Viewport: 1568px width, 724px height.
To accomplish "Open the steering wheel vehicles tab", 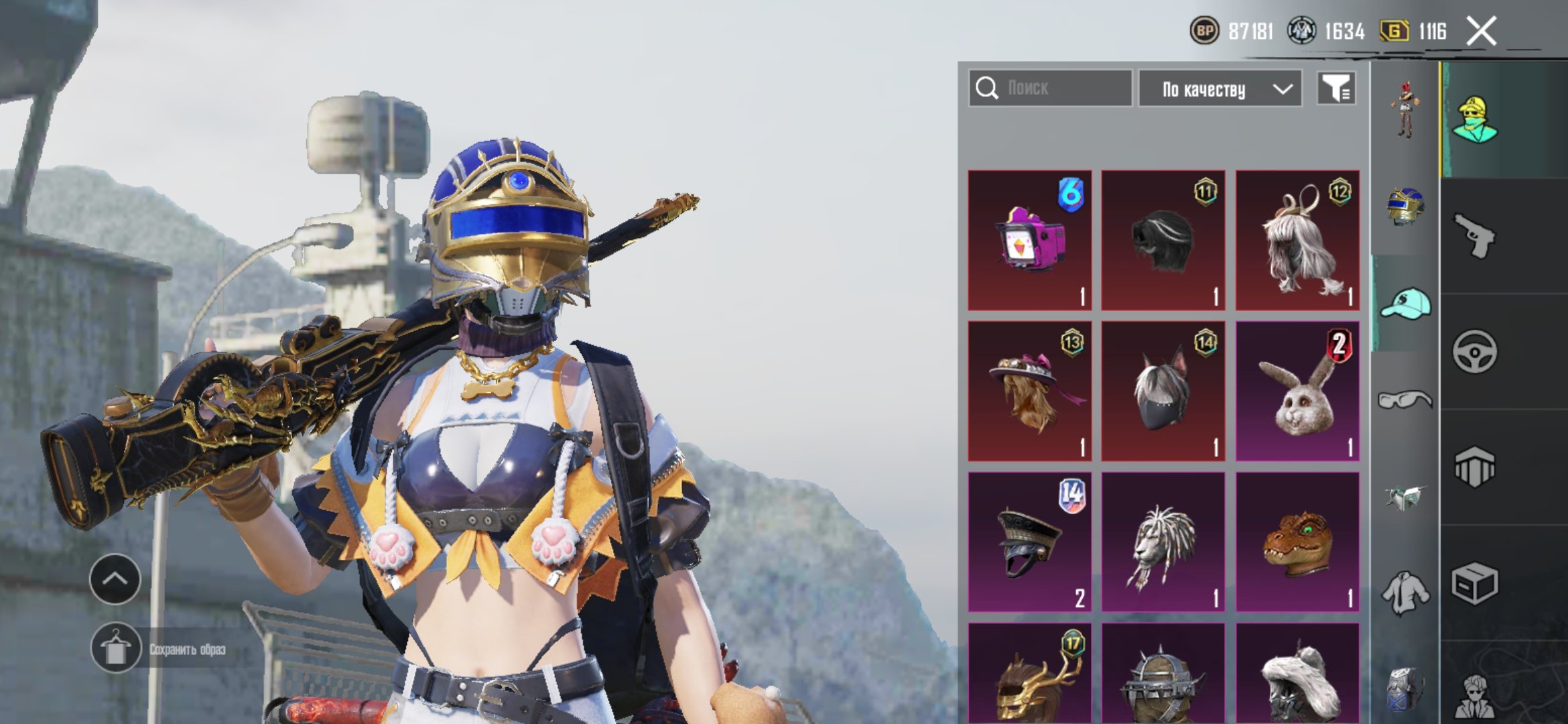I will (x=1474, y=351).
